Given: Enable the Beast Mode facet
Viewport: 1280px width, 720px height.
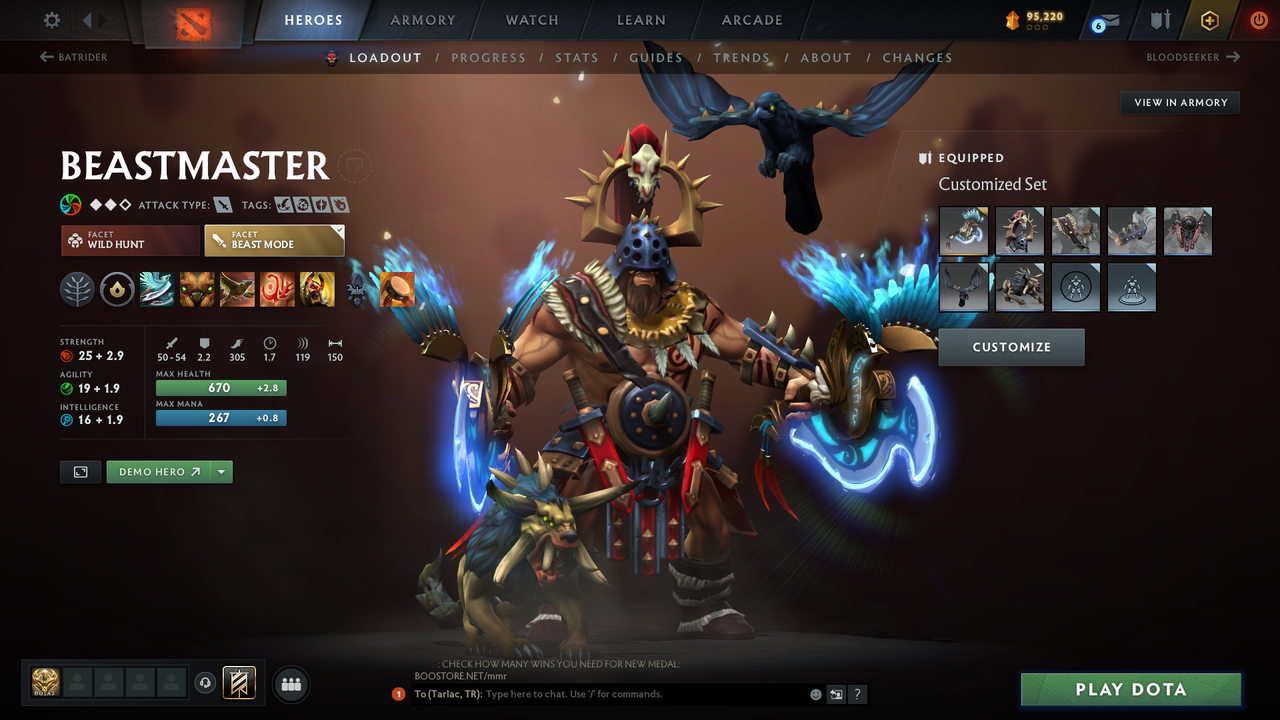Looking at the screenshot, I should tap(274, 240).
